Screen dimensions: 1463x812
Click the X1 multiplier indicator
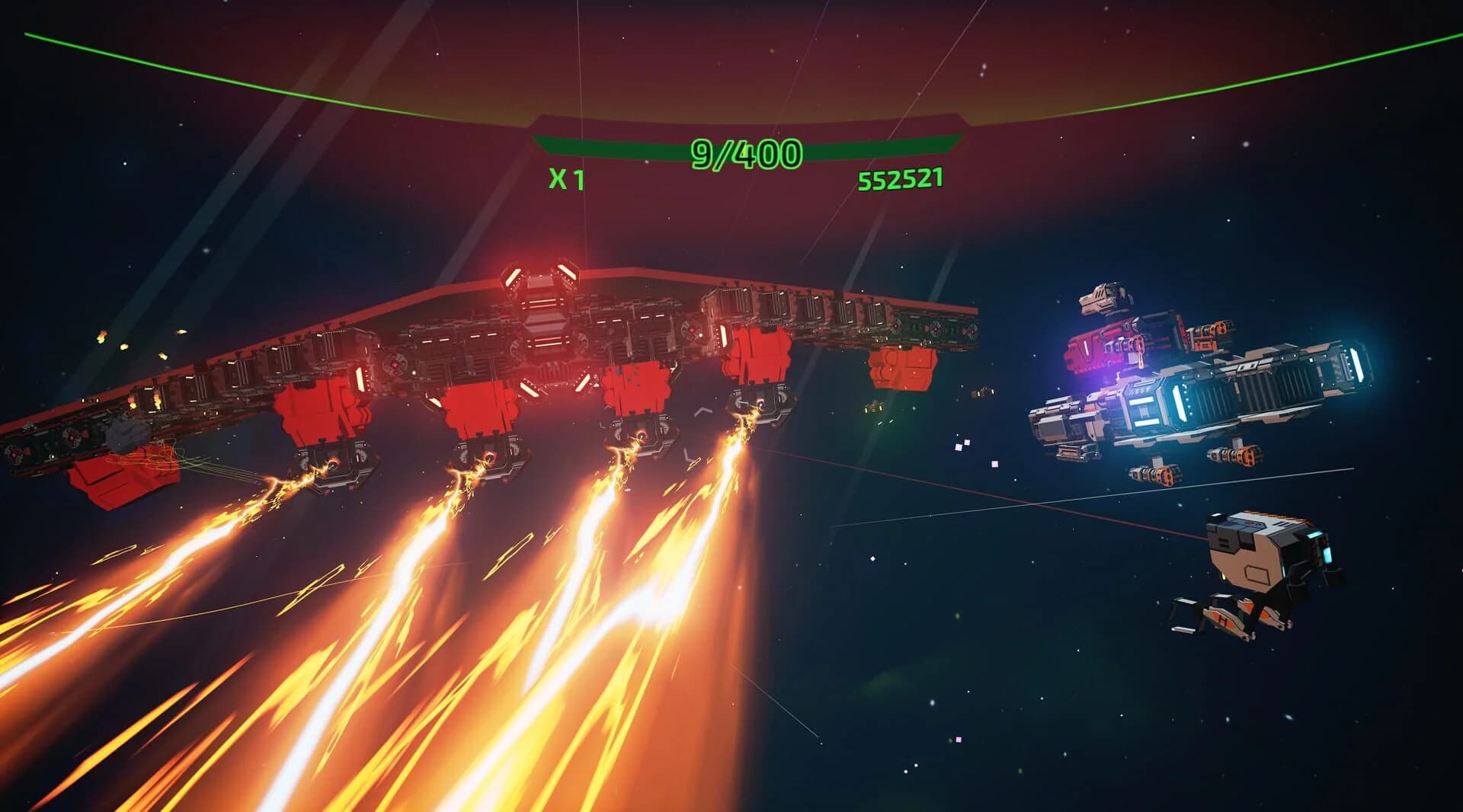pyautogui.click(x=565, y=181)
